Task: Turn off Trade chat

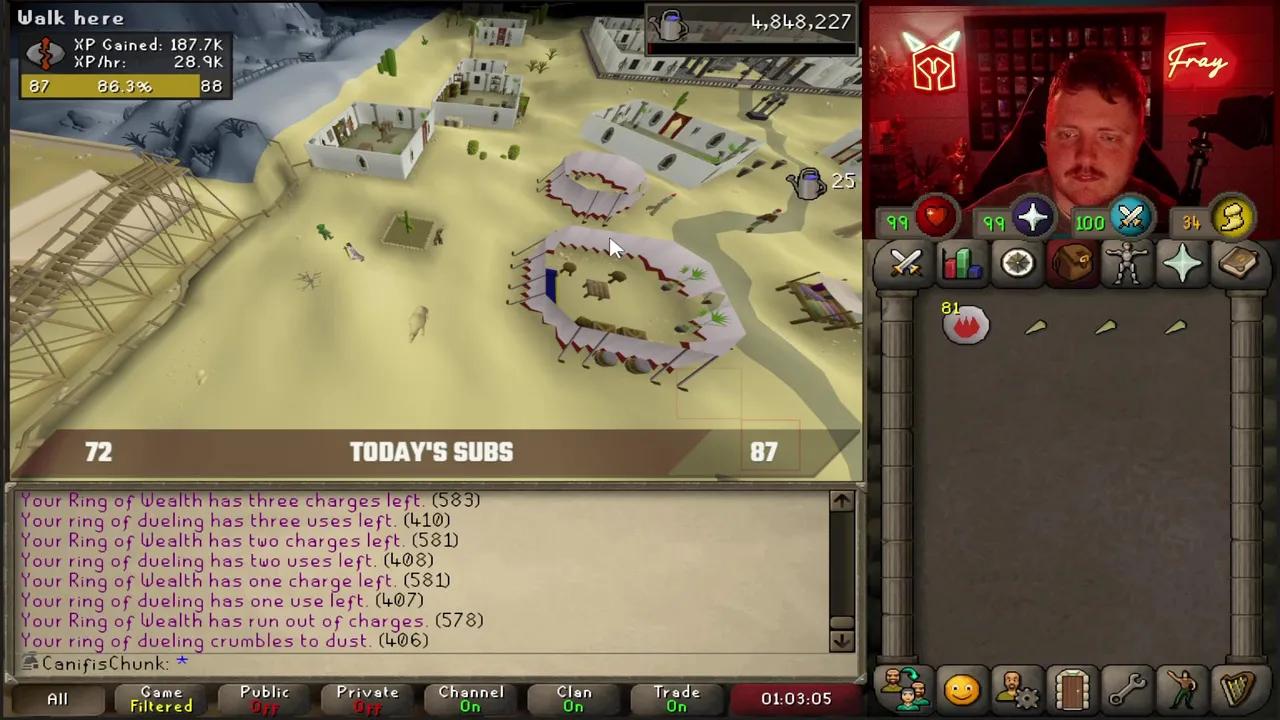Action: point(676,698)
